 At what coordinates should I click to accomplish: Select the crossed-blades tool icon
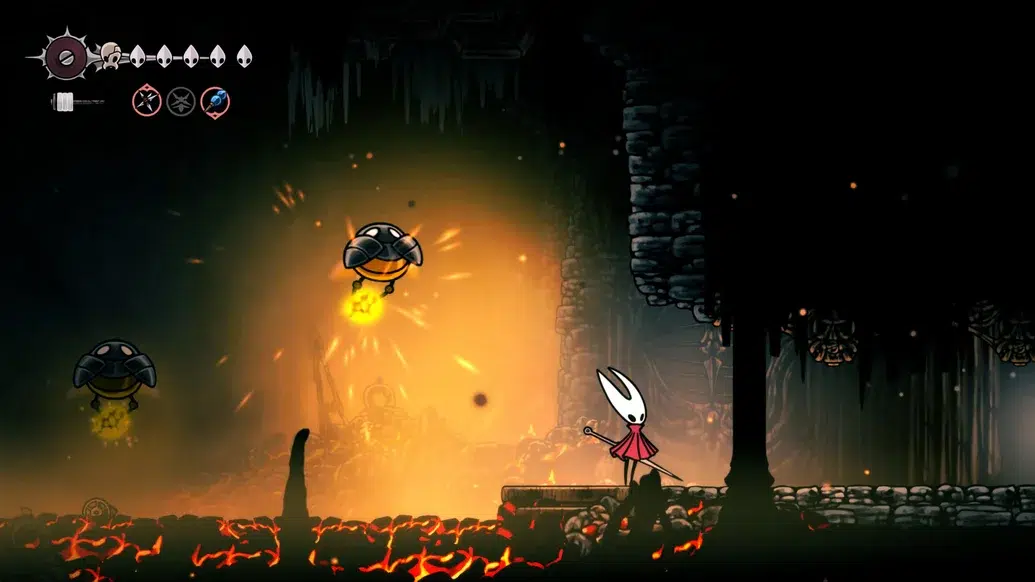click(147, 101)
